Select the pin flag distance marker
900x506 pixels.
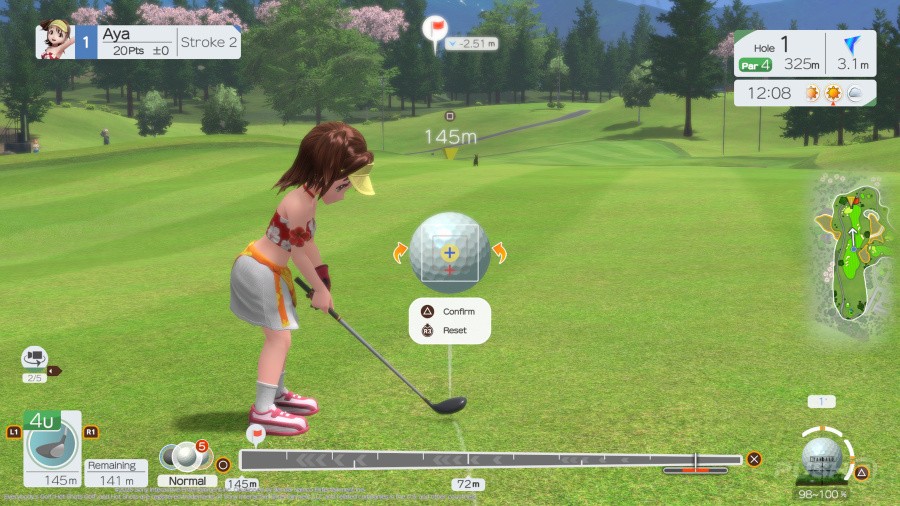tap(436, 29)
